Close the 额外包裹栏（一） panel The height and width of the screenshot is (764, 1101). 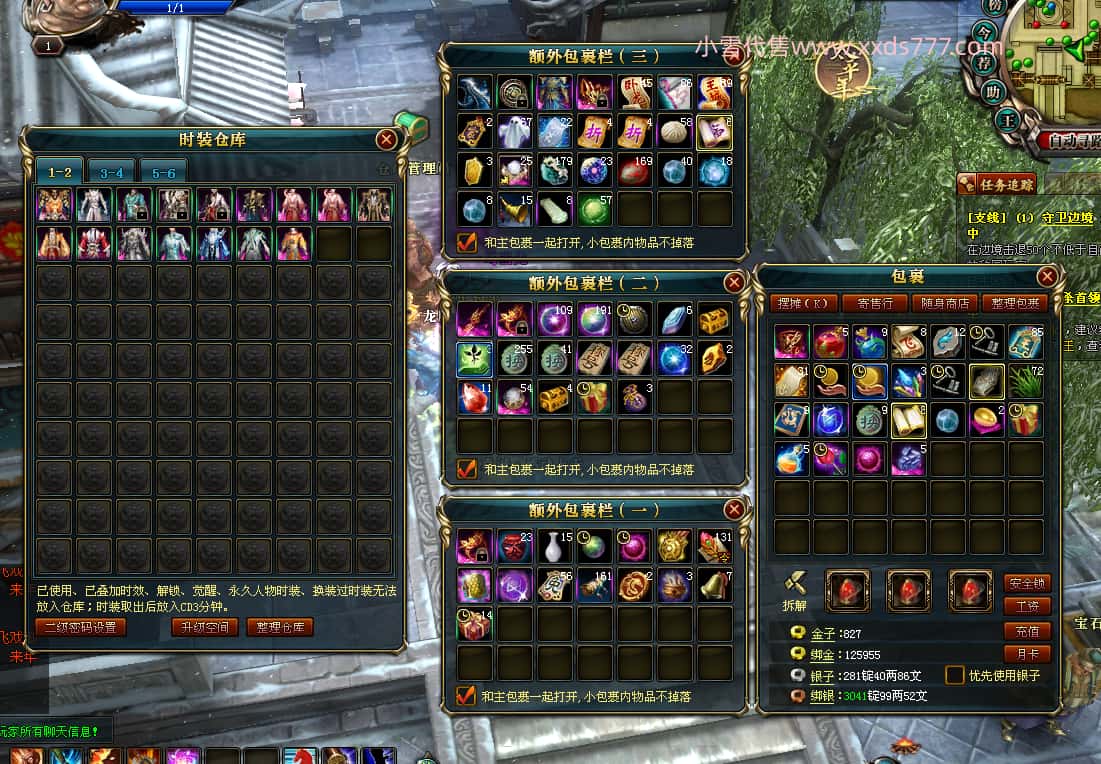pos(734,510)
